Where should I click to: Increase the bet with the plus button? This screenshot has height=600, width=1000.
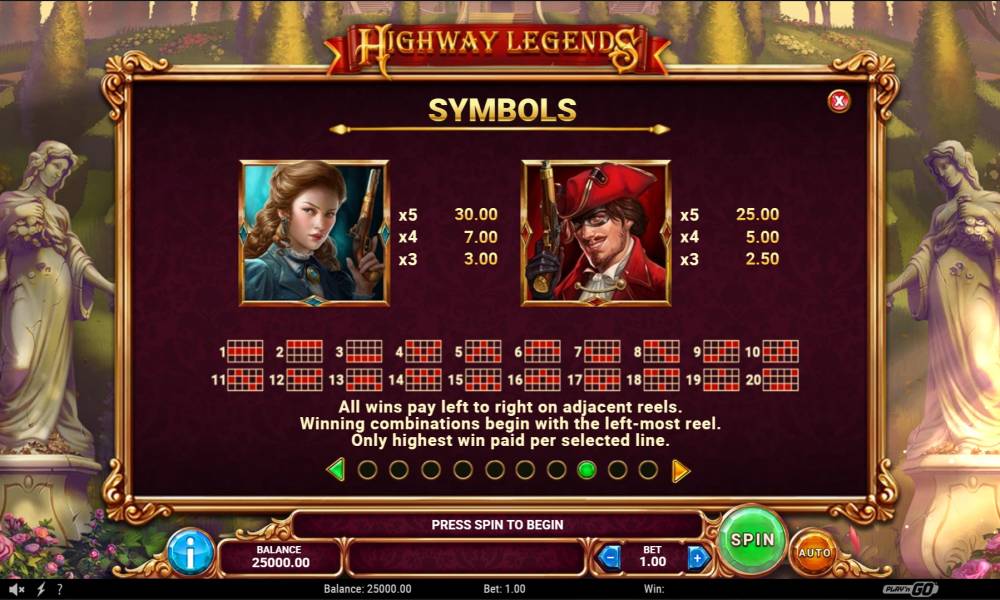(x=698, y=557)
